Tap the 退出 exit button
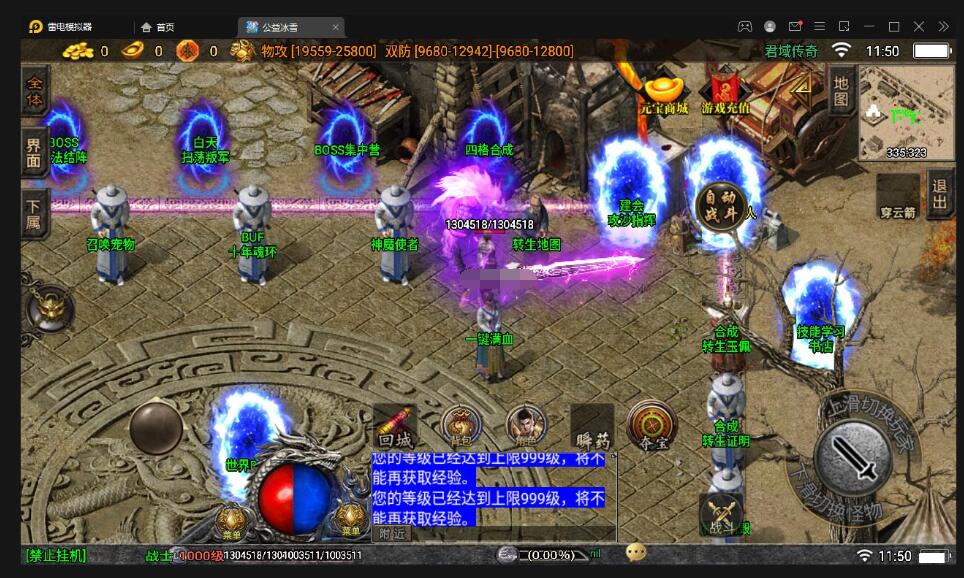 point(940,194)
